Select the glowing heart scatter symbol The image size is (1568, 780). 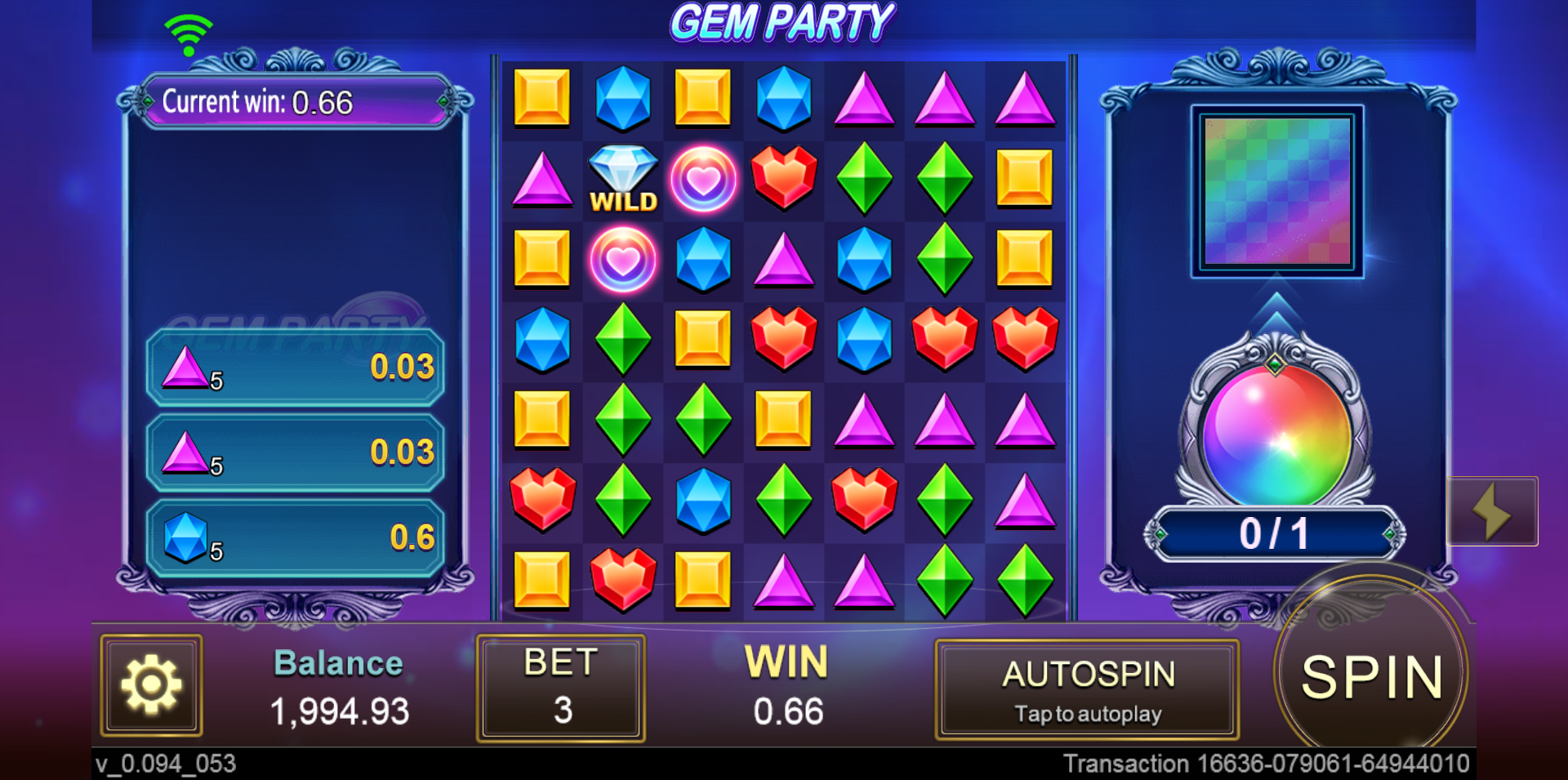point(702,178)
